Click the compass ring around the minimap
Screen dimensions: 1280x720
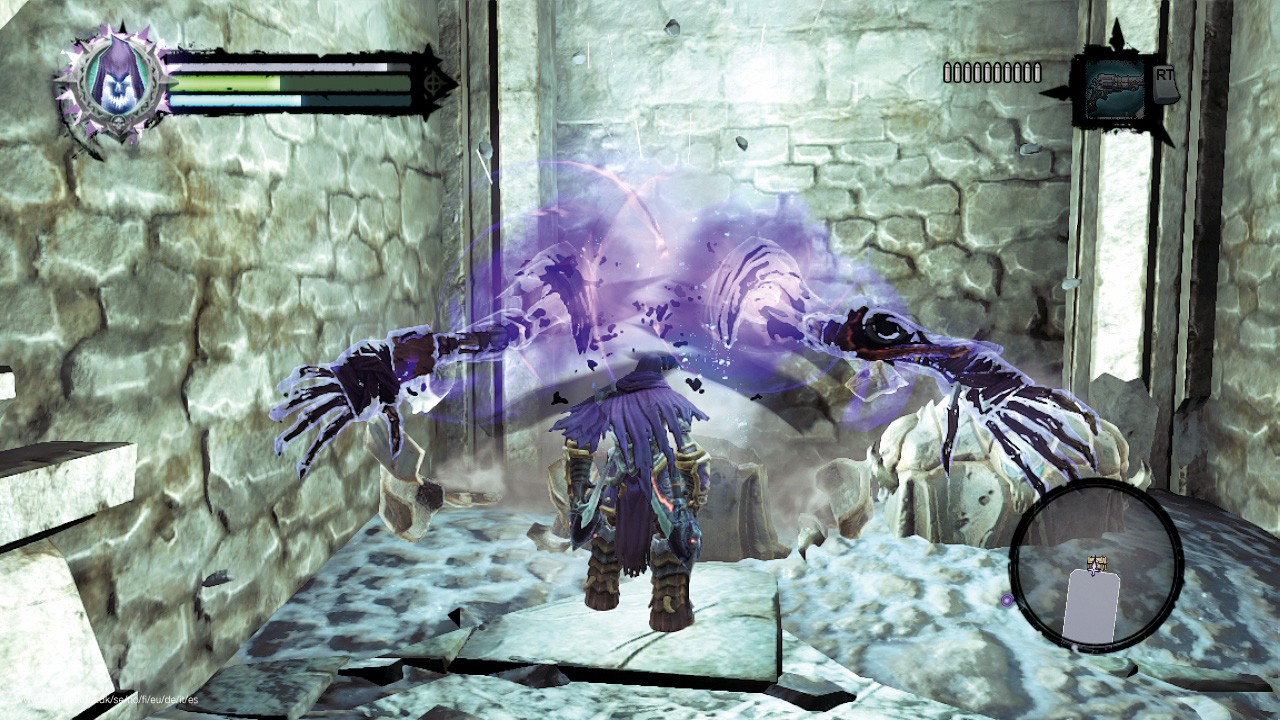[1097, 489]
